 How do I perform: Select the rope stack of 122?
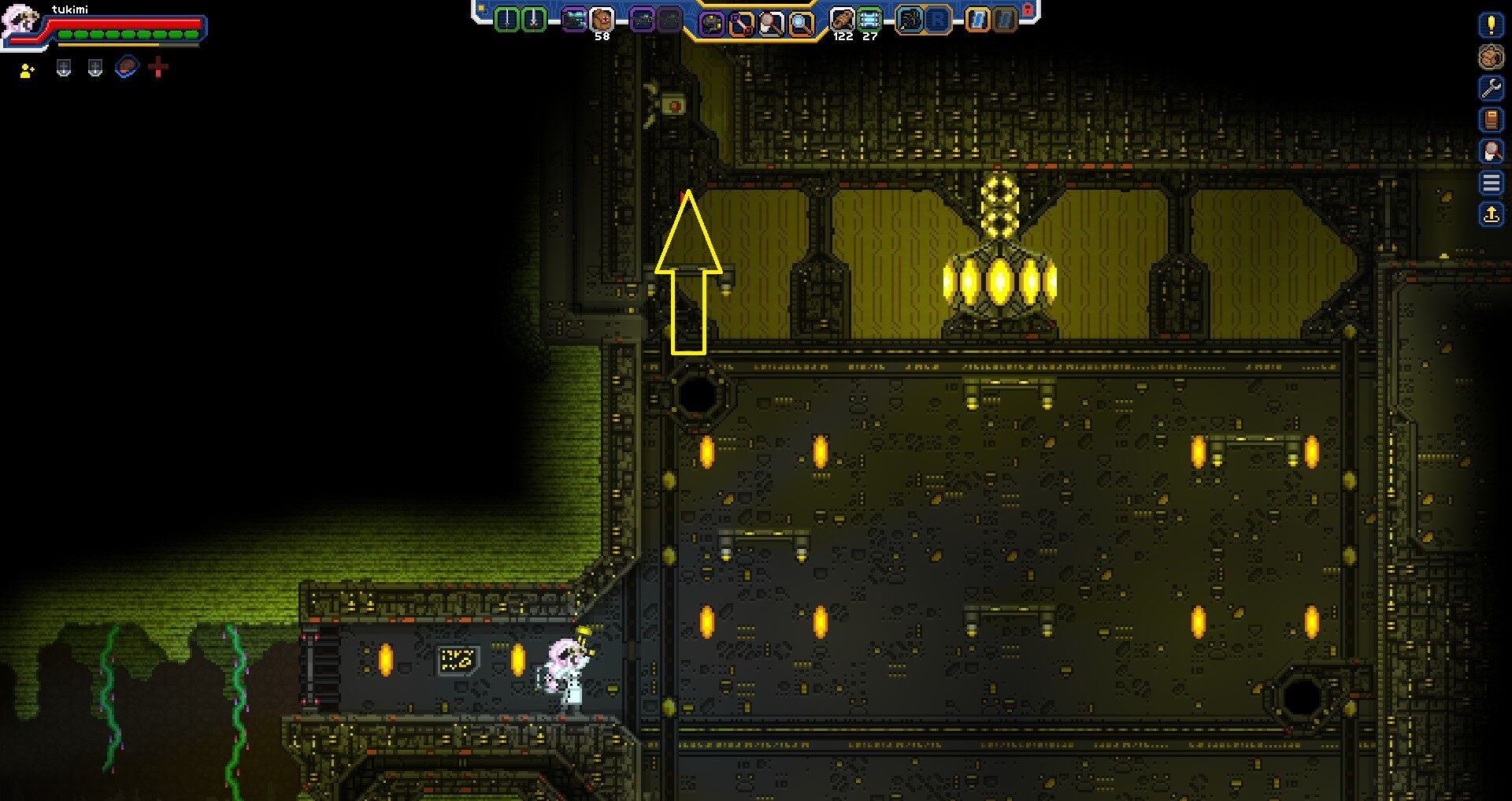point(843,20)
